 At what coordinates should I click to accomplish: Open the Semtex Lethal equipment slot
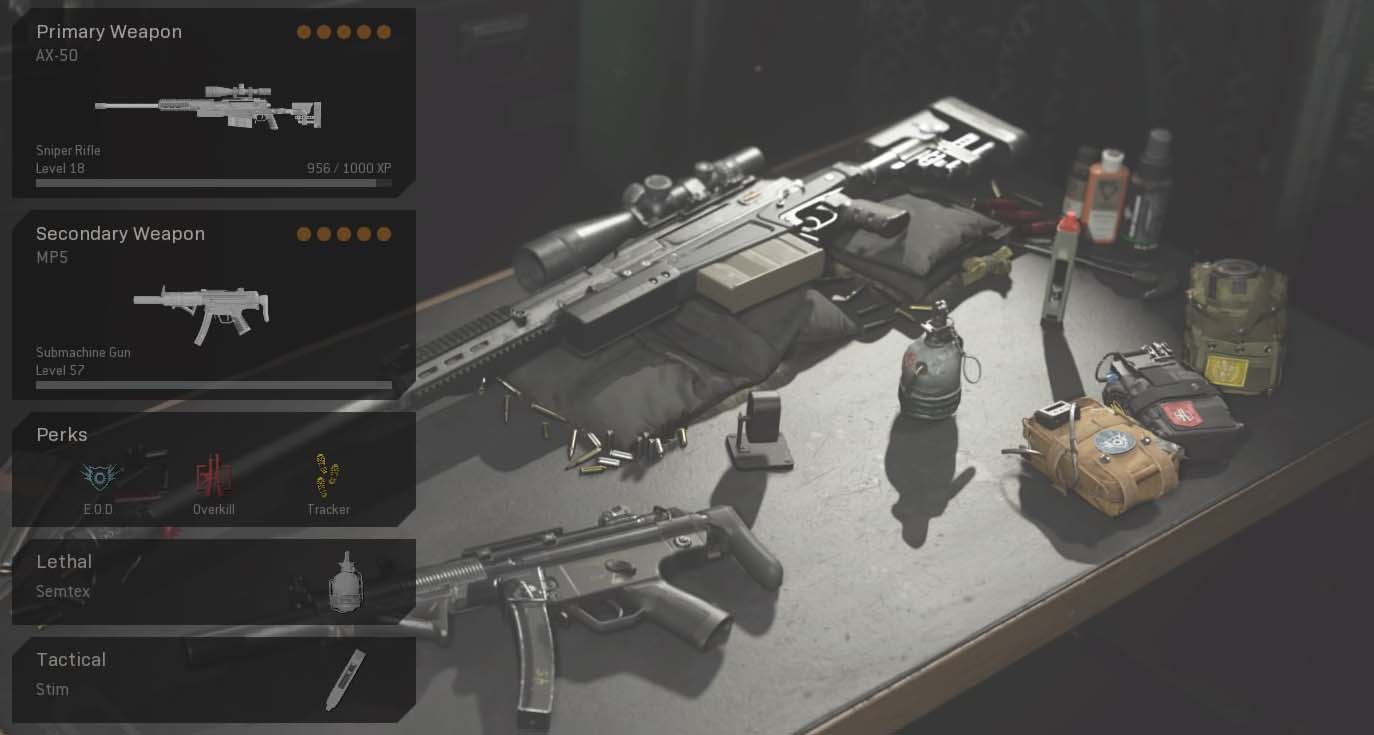(213, 582)
